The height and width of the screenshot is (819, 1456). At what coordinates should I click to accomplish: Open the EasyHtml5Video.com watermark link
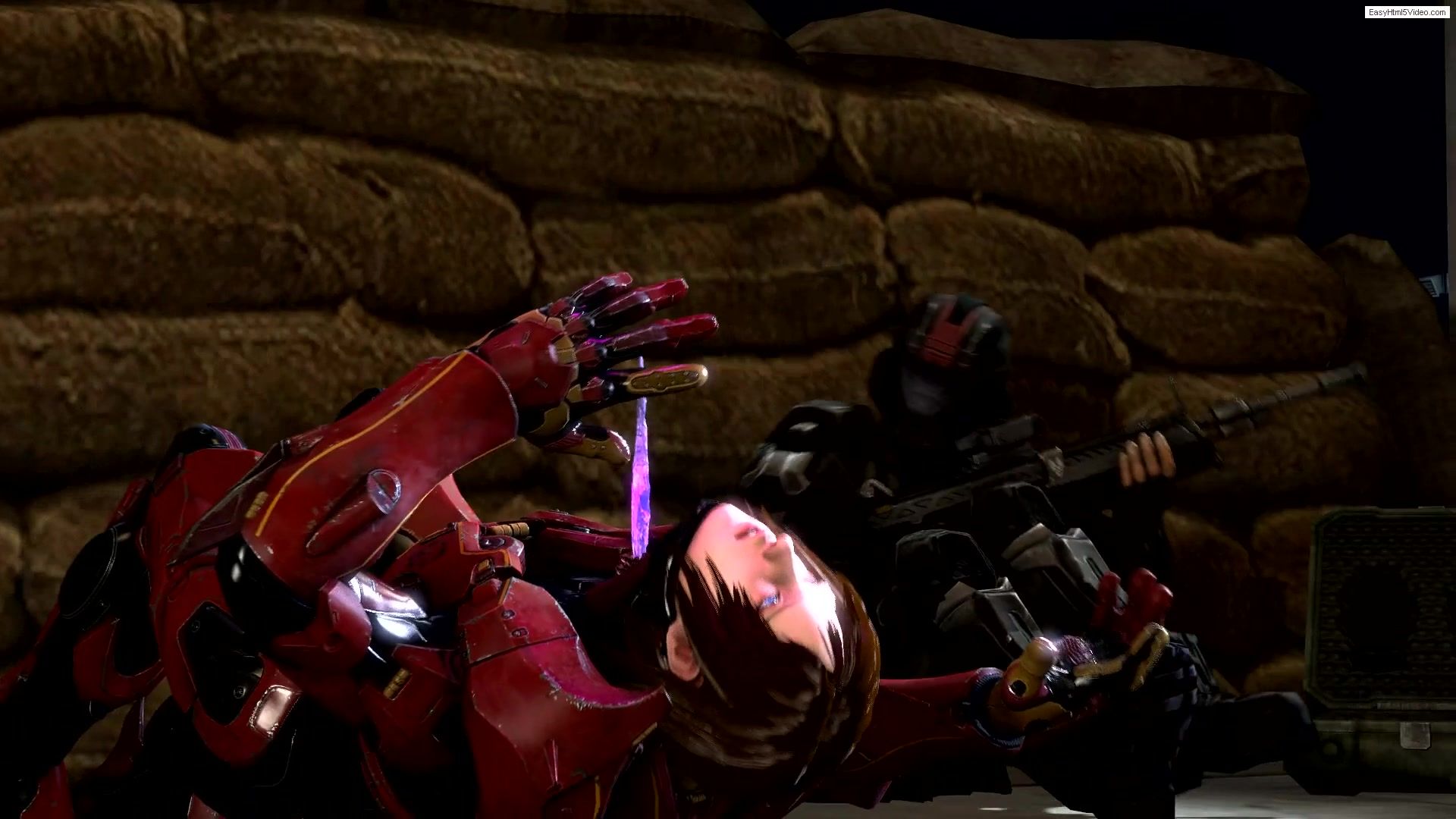pyautogui.click(x=1407, y=12)
